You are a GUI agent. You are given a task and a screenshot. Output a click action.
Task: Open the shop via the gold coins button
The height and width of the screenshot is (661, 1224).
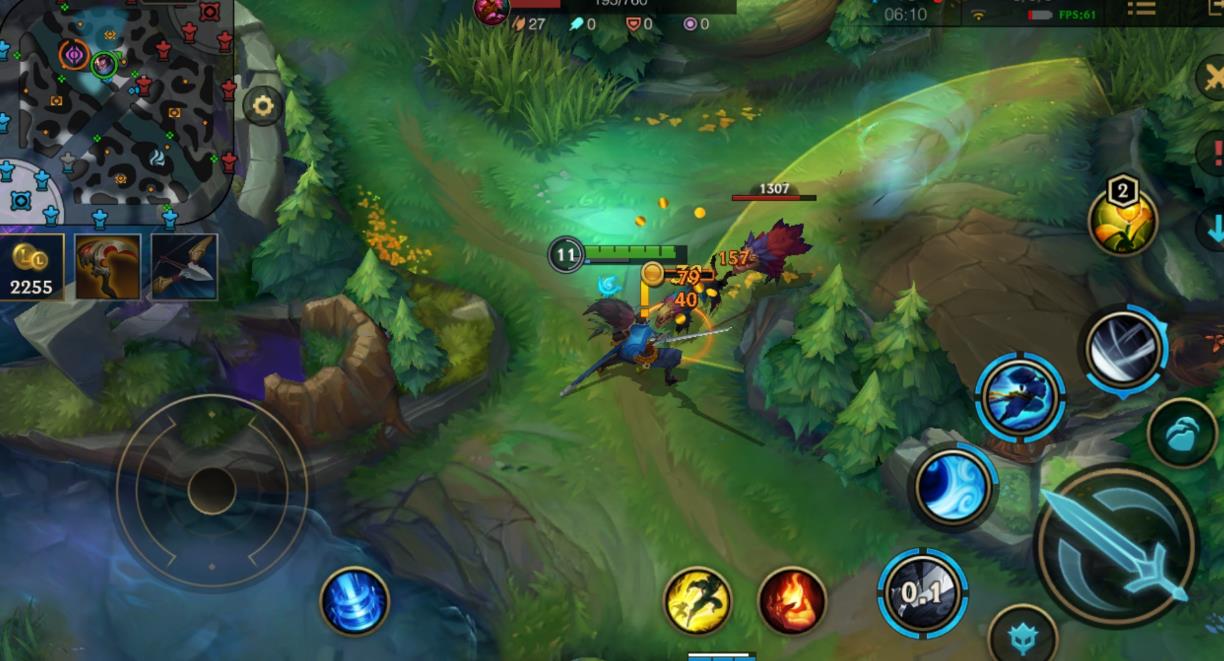(x=31, y=267)
